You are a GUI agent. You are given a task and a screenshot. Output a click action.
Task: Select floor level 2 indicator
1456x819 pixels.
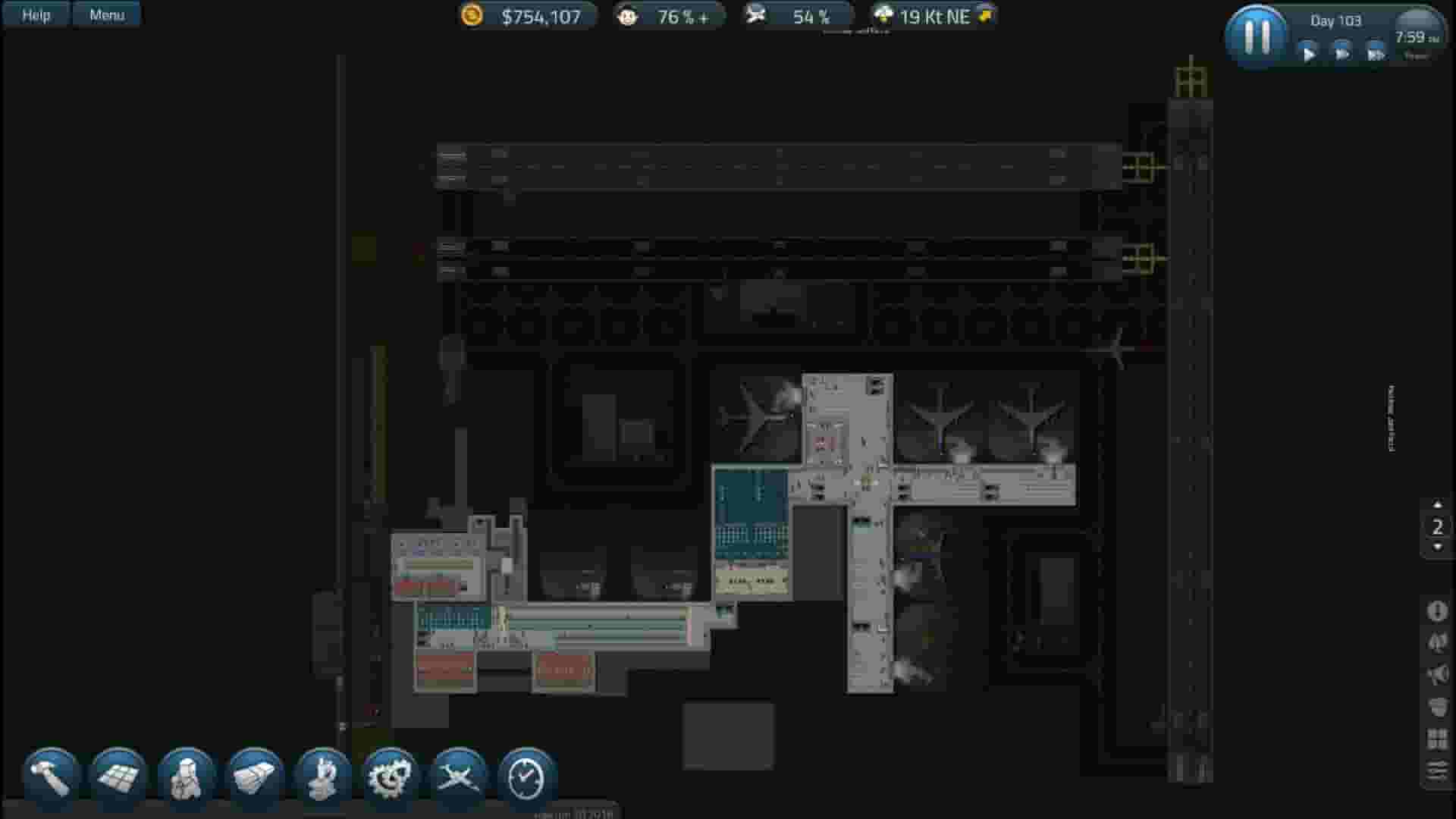coord(1437,526)
